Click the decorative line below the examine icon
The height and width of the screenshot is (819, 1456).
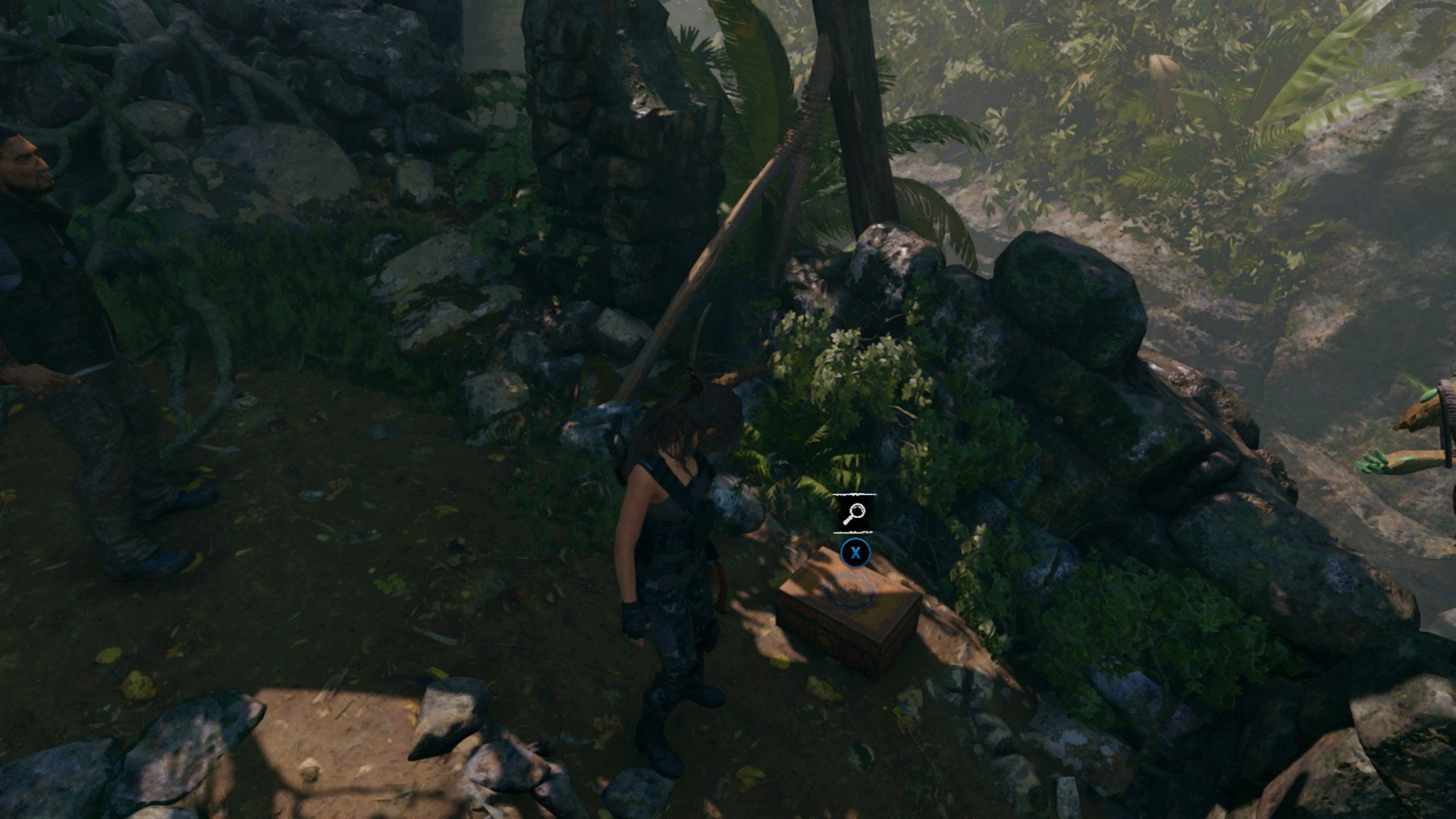[852, 532]
